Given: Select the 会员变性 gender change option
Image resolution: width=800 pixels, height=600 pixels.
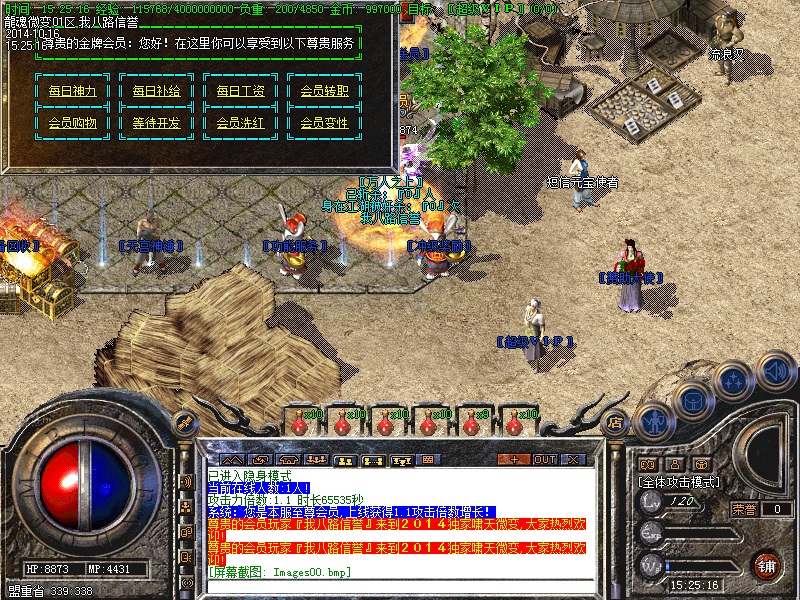Looking at the screenshot, I should coord(324,123).
